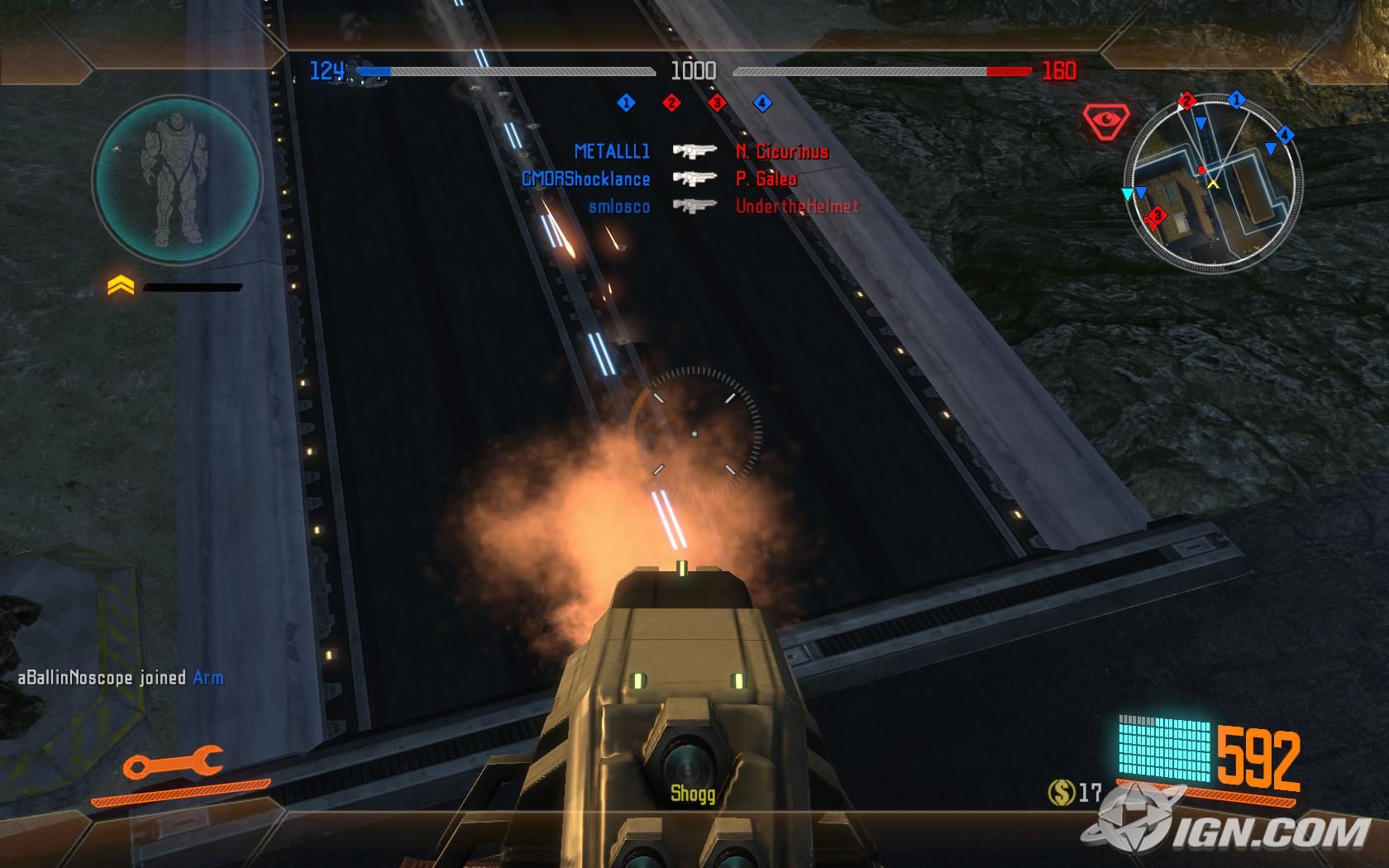Select the armor silhouette status circle
This screenshot has height=868, width=1389.
174,179
